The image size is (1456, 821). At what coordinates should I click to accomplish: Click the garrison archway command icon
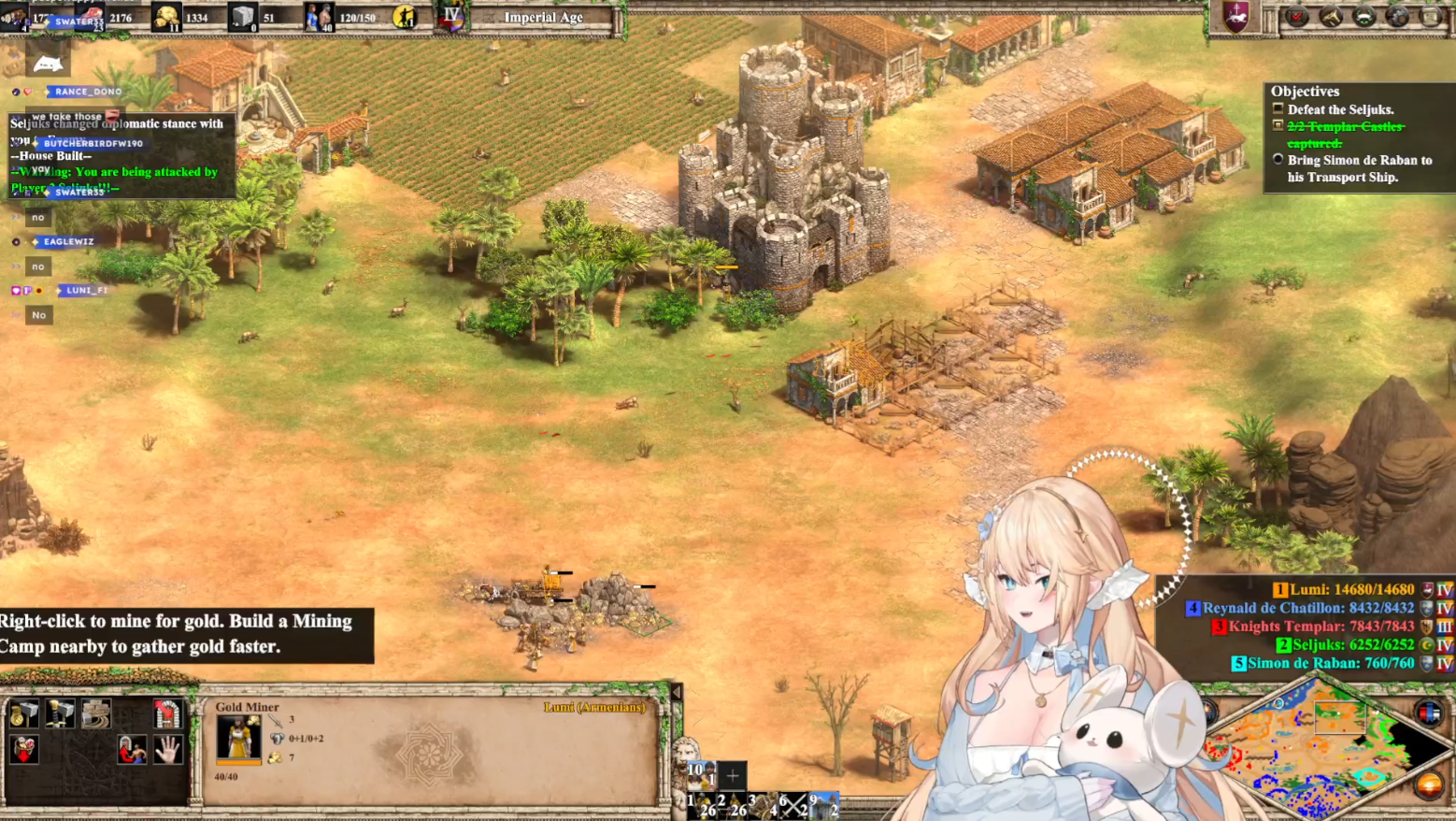click(167, 714)
